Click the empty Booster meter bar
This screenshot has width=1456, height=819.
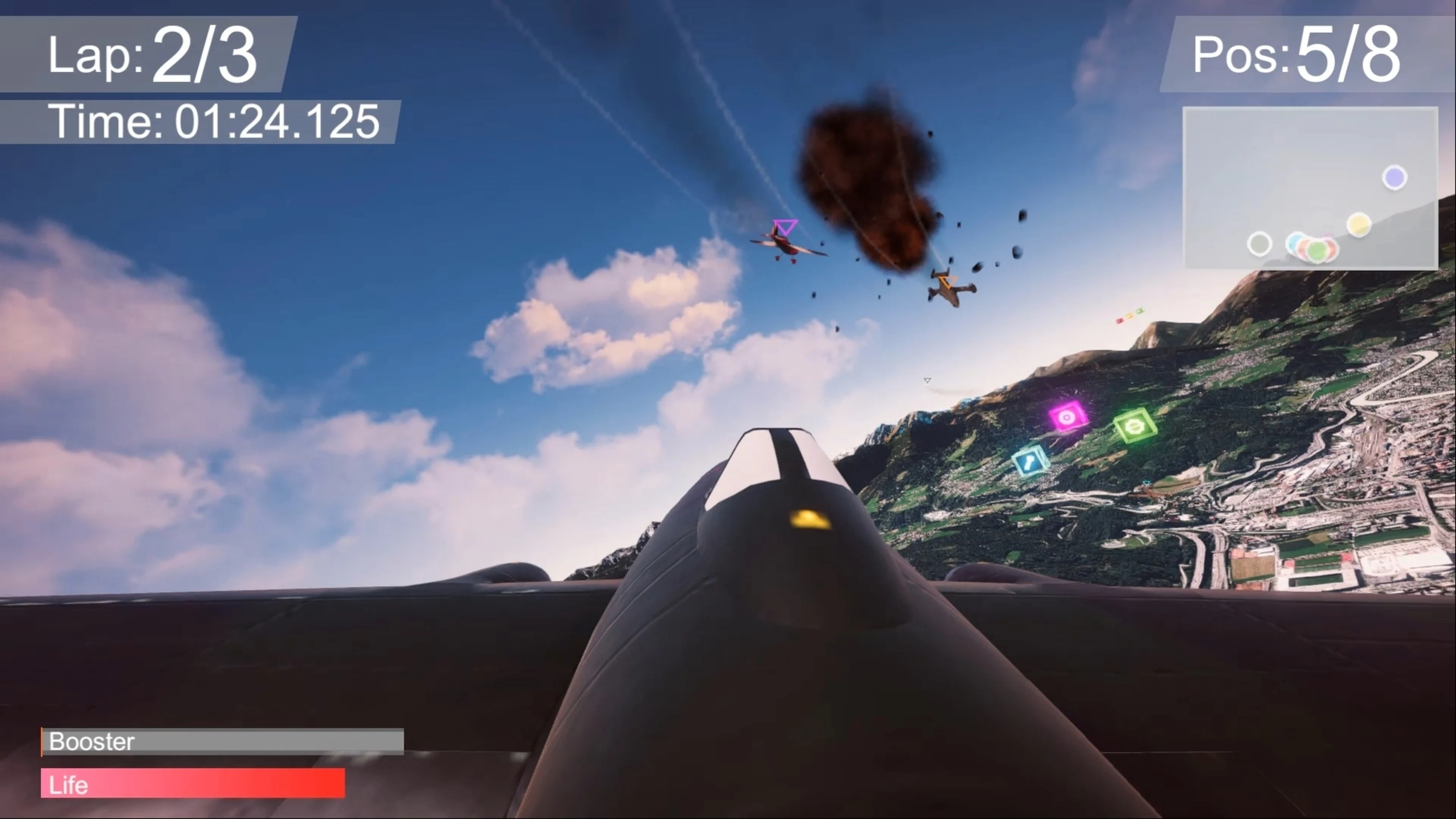(222, 742)
